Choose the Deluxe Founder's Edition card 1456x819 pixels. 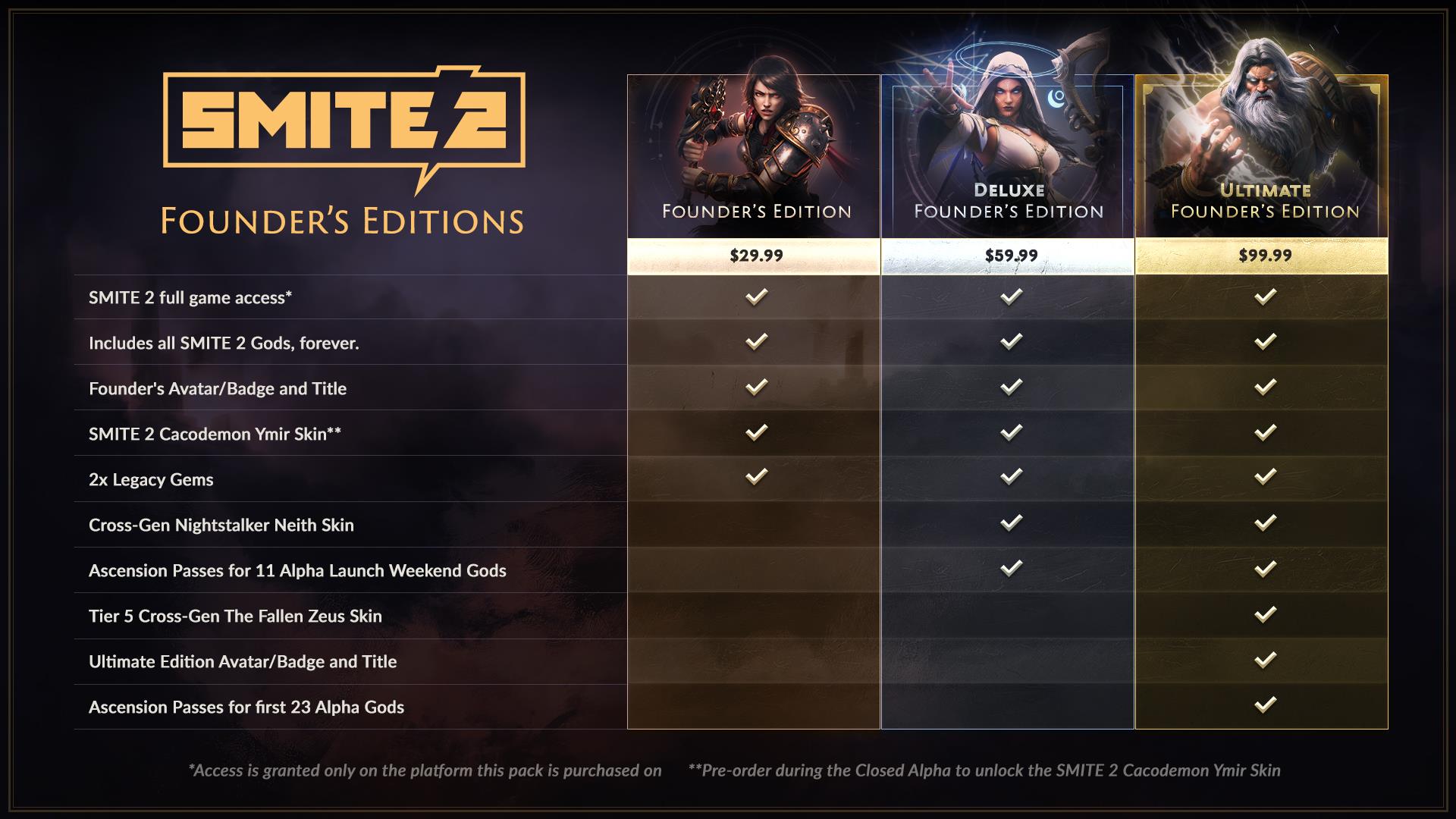coord(1008,157)
